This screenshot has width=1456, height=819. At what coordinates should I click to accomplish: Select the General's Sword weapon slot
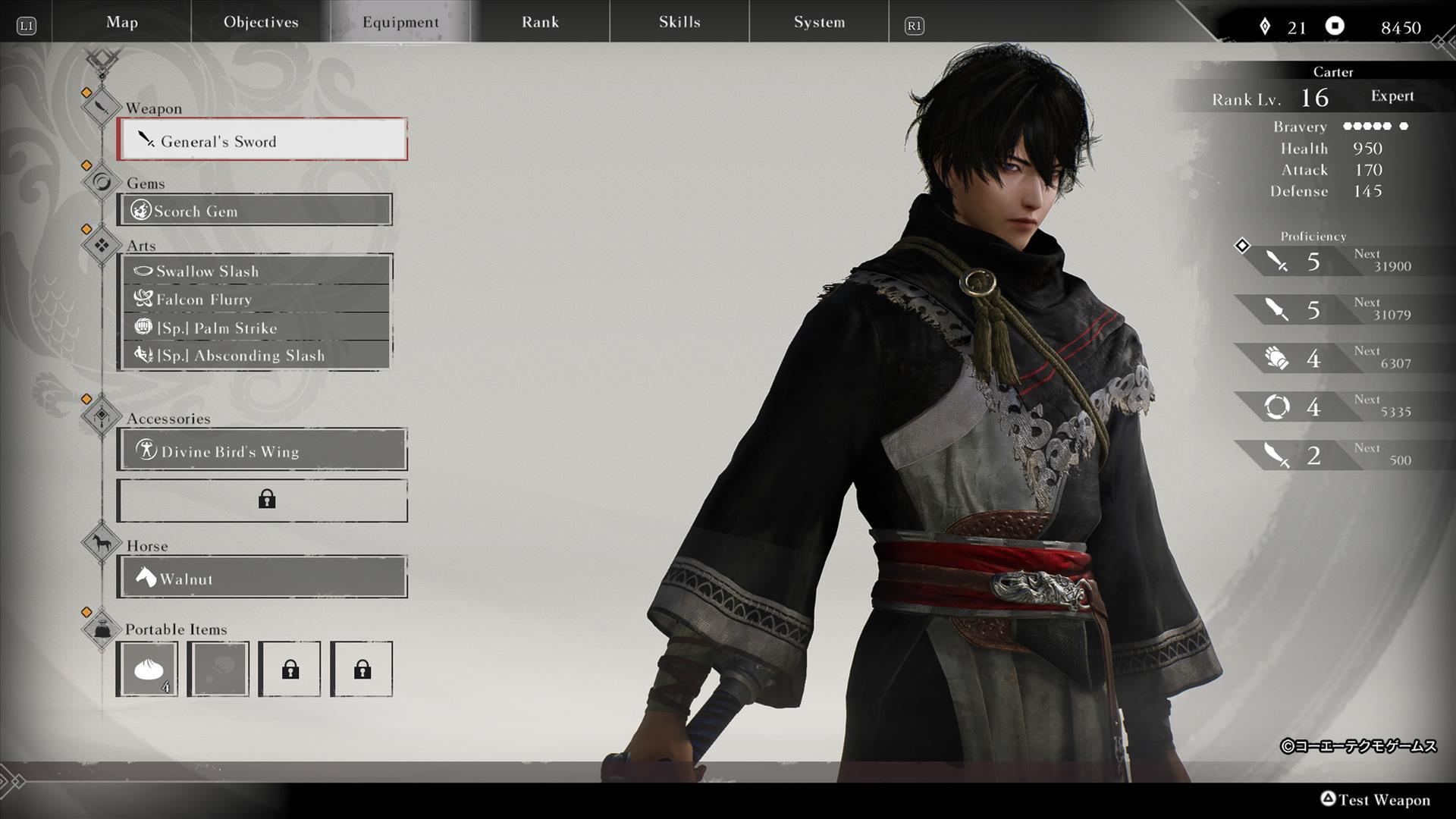(262, 140)
